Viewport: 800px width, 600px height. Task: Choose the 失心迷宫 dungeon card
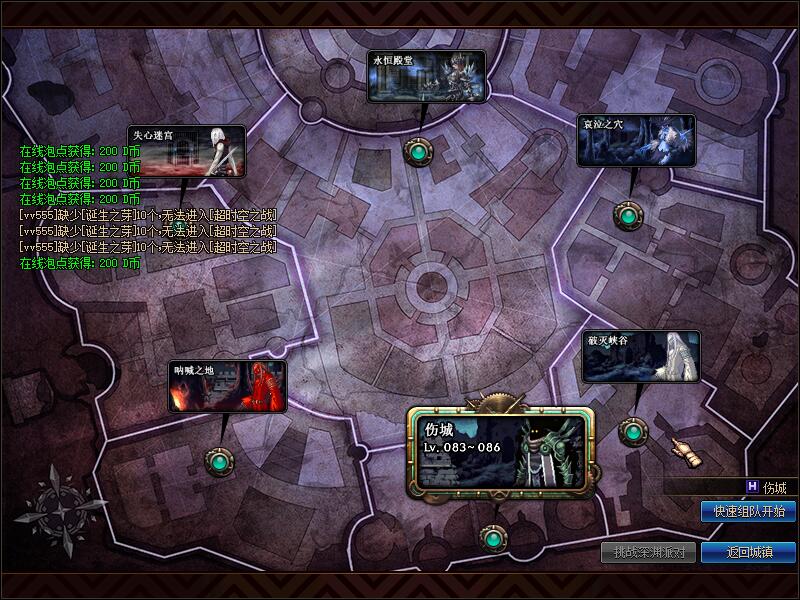[x=186, y=152]
